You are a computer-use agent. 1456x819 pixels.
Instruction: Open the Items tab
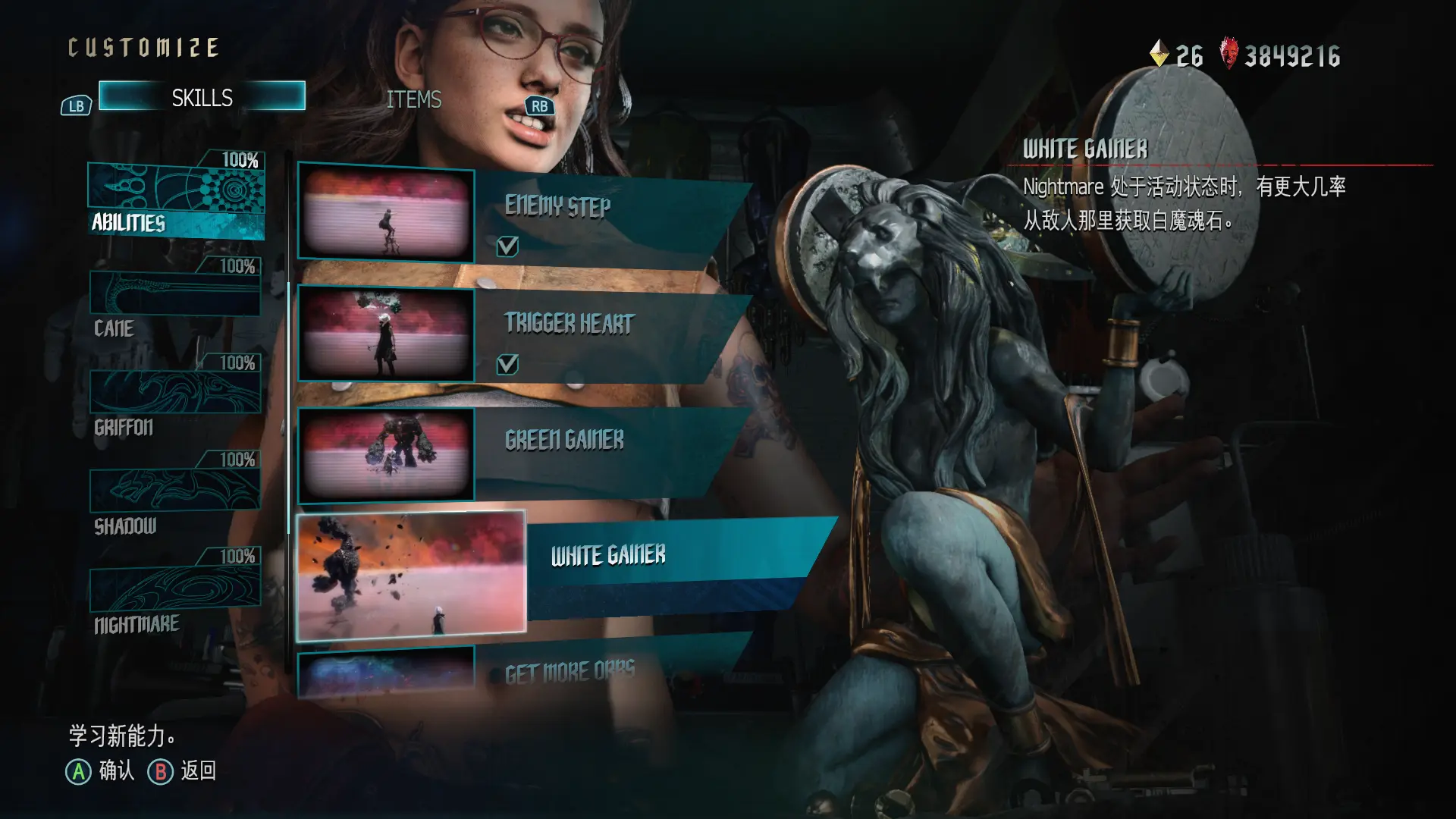point(413,99)
